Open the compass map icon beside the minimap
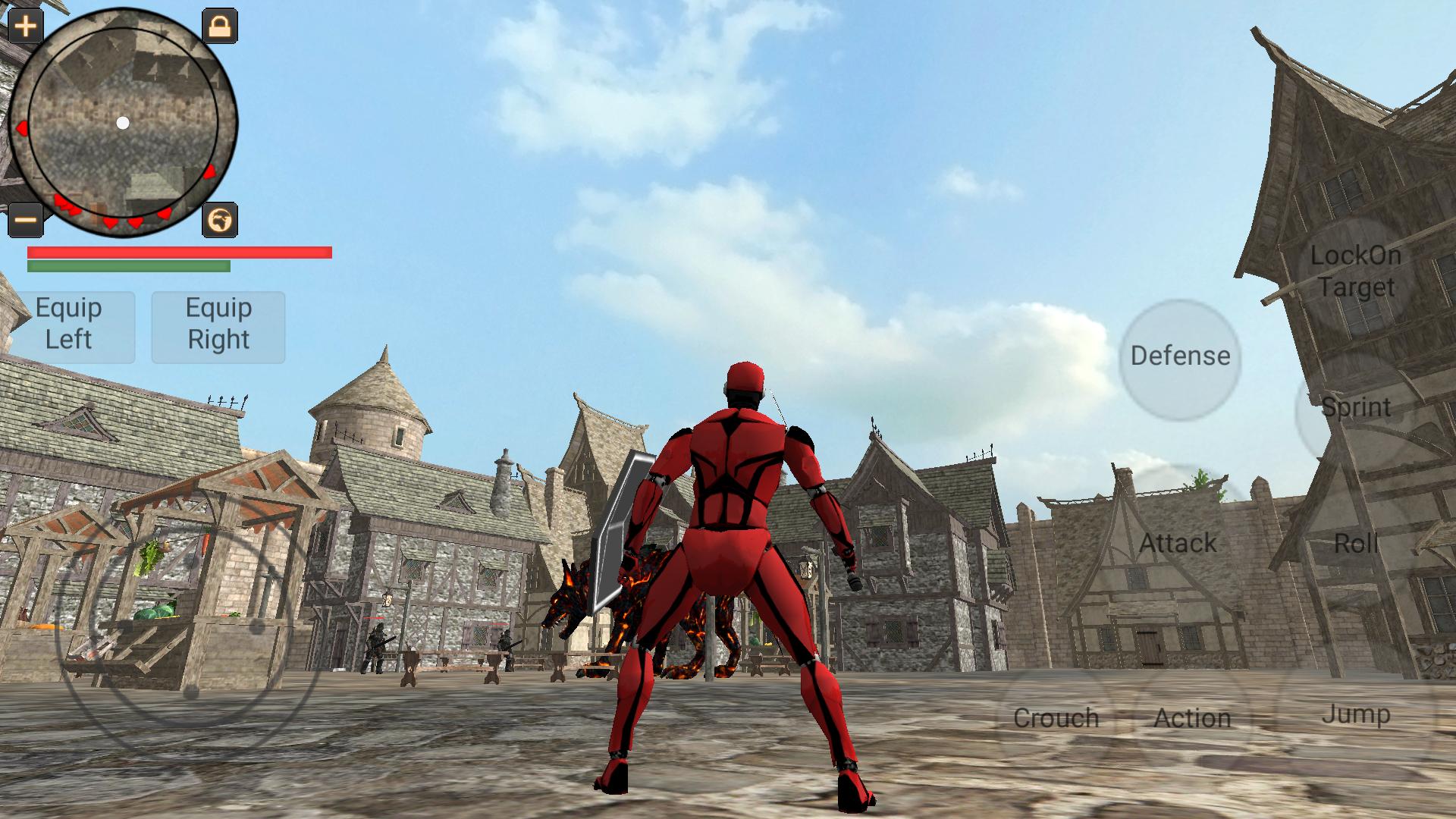Screen dimensions: 1456x819 (x=219, y=220)
